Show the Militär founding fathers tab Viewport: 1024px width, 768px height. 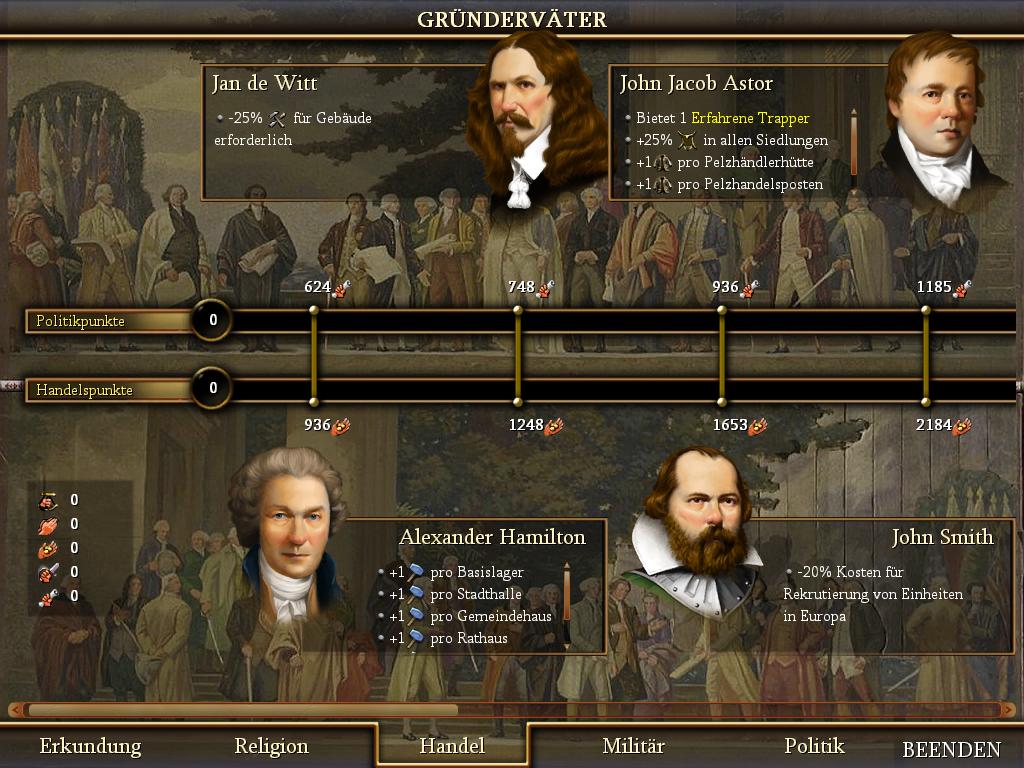(x=633, y=746)
